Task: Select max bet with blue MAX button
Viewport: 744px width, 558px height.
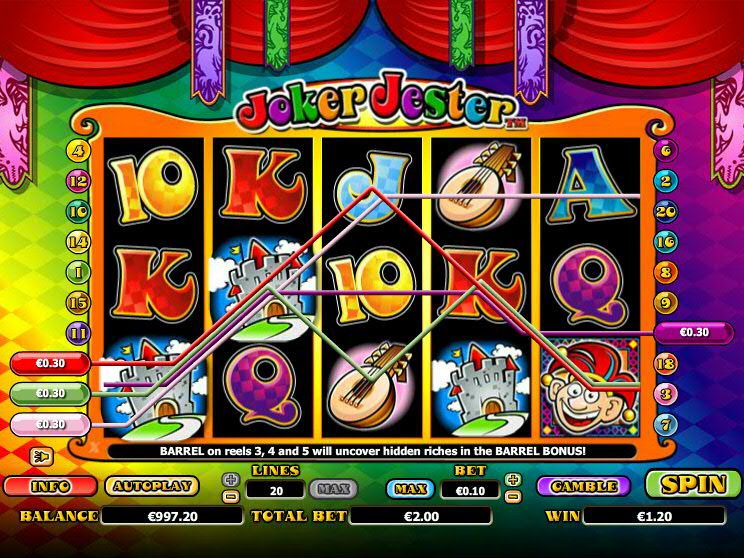Action: click(411, 489)
